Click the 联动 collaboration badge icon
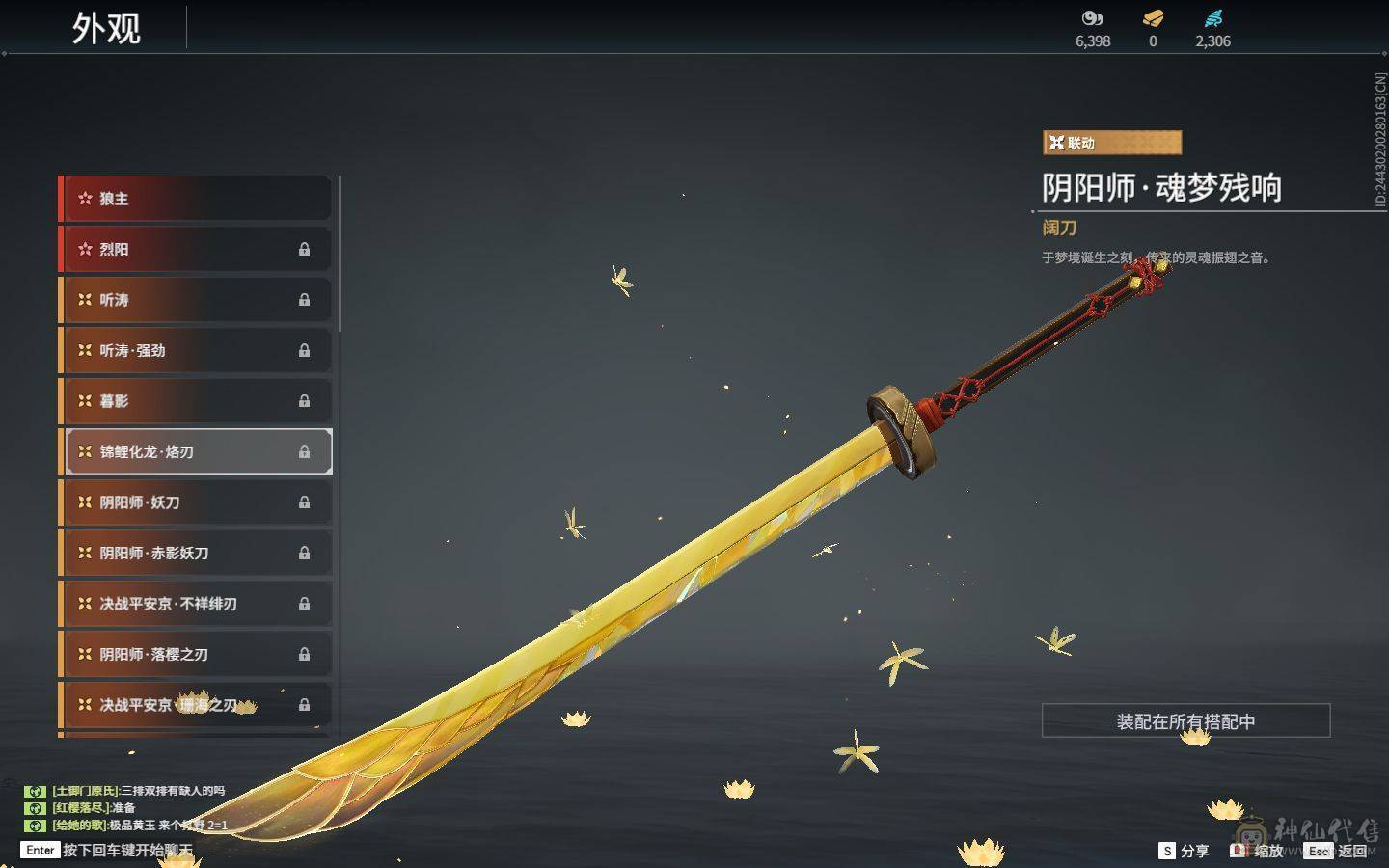The height and width of the screenshot is (868, 1389). [1057, 142]
